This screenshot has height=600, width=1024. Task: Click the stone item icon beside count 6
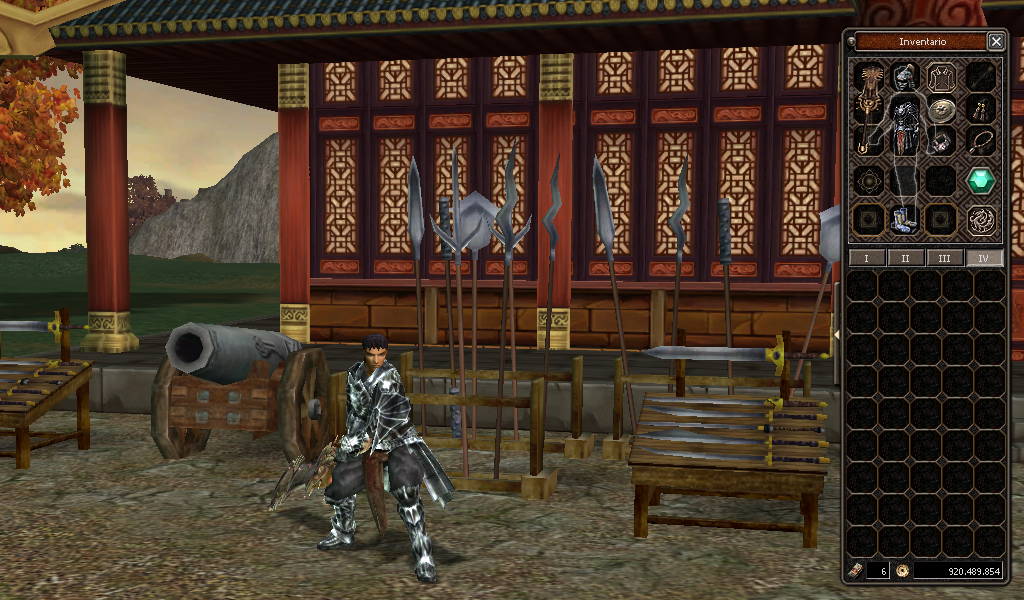coord(856,571)
